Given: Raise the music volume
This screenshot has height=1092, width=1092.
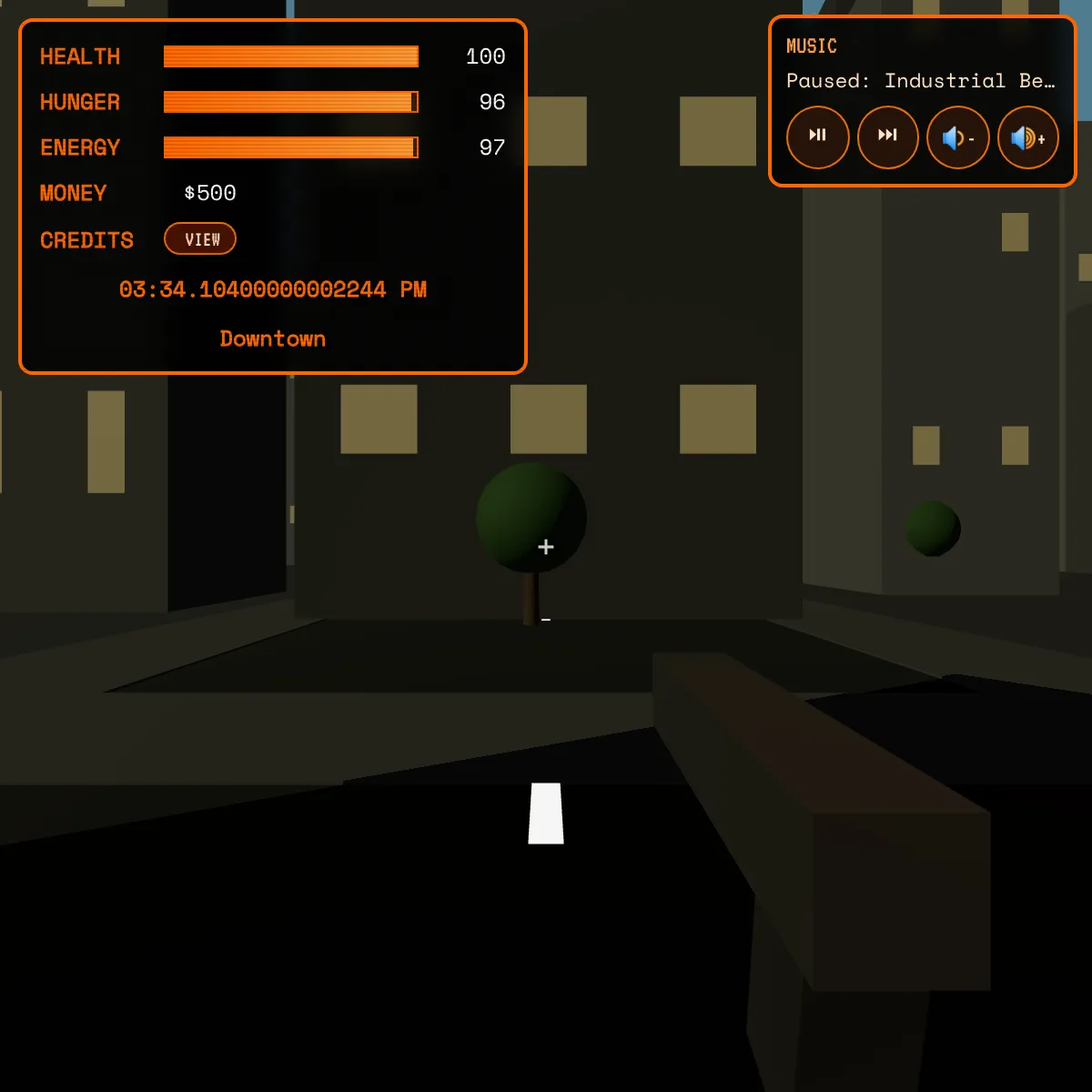Looking at the screenshot, I should 1028,137.
